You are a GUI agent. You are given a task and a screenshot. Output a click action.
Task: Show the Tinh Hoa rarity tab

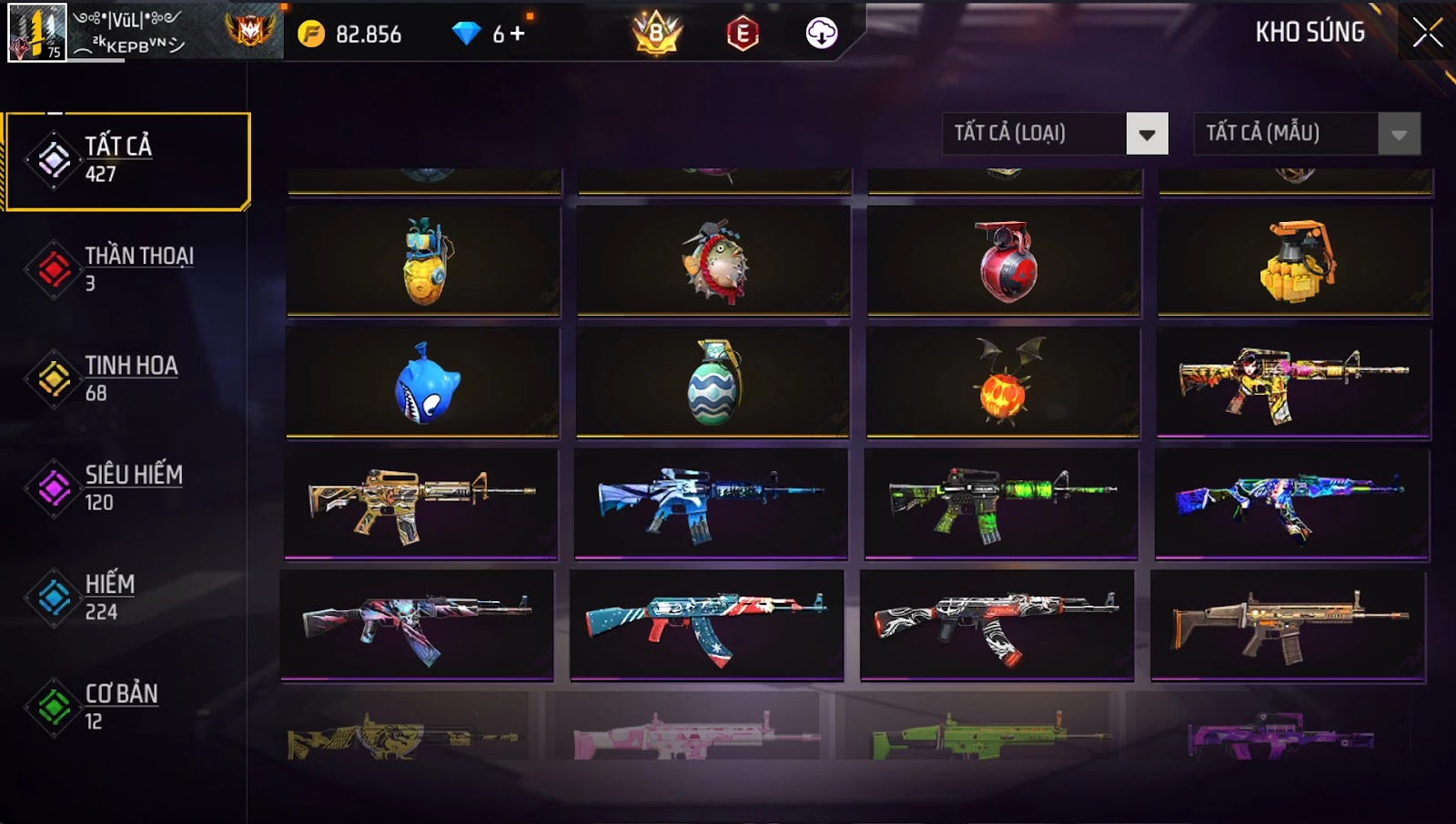(127, 378)
